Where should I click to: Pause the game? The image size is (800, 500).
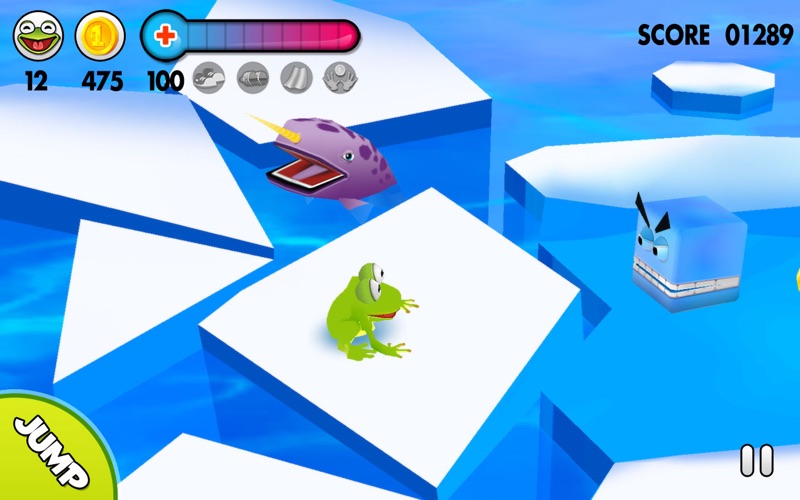[757, 461]
